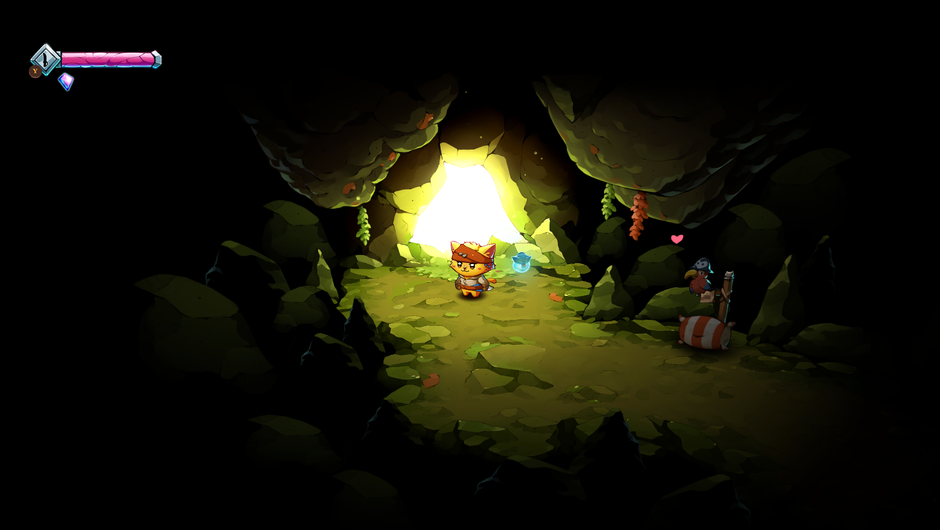
Task: Click the purple crystal gem icon
Action: click(x=66, y=81)
